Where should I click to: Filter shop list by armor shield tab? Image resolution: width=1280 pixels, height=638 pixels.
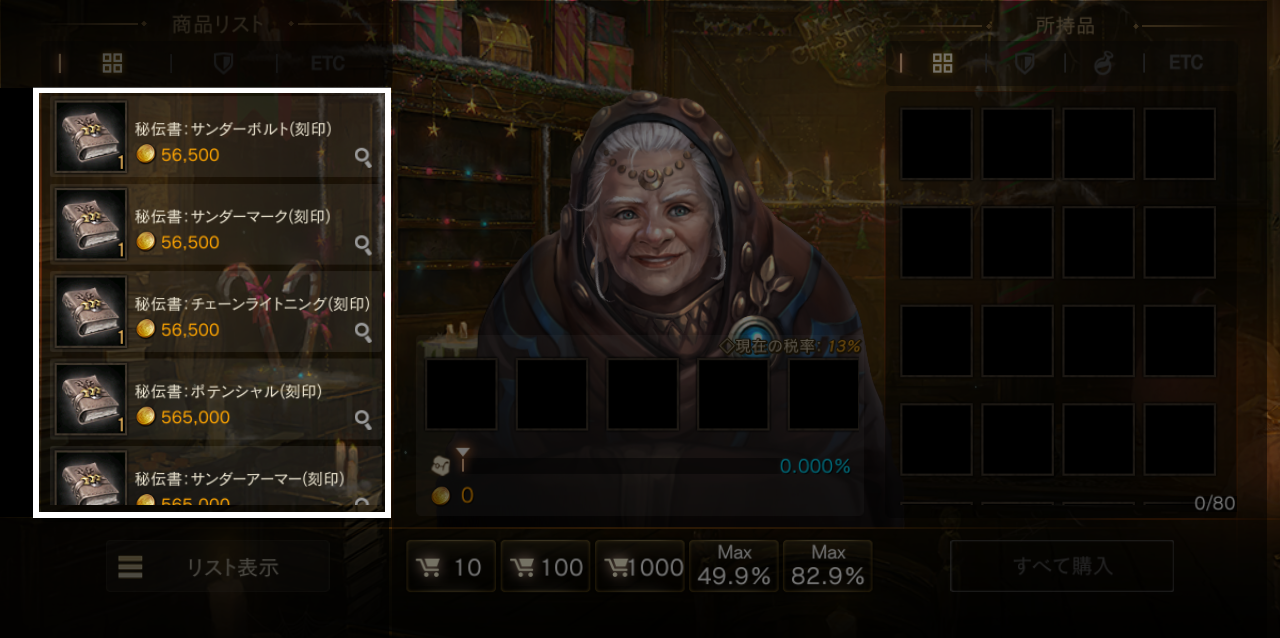tap(224, 63)
